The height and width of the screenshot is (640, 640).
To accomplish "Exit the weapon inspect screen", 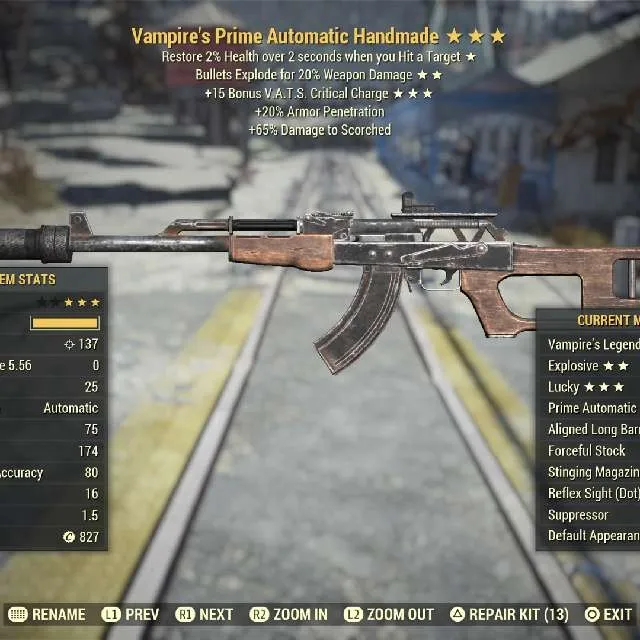I will pyautogui.click(x=608, y=614).
